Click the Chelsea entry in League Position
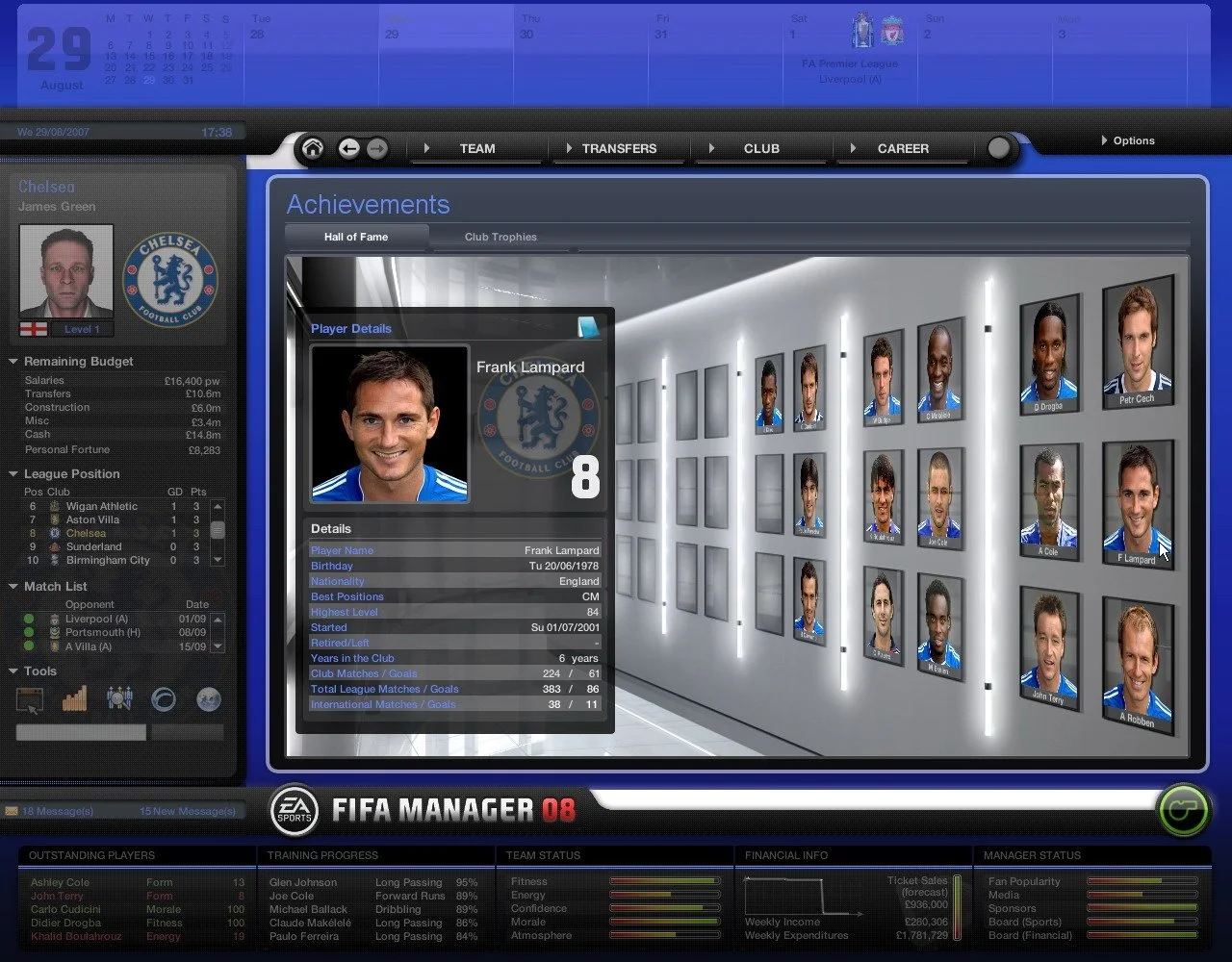Viewport: 1232px width, 962px height. (x=86, y=533)
